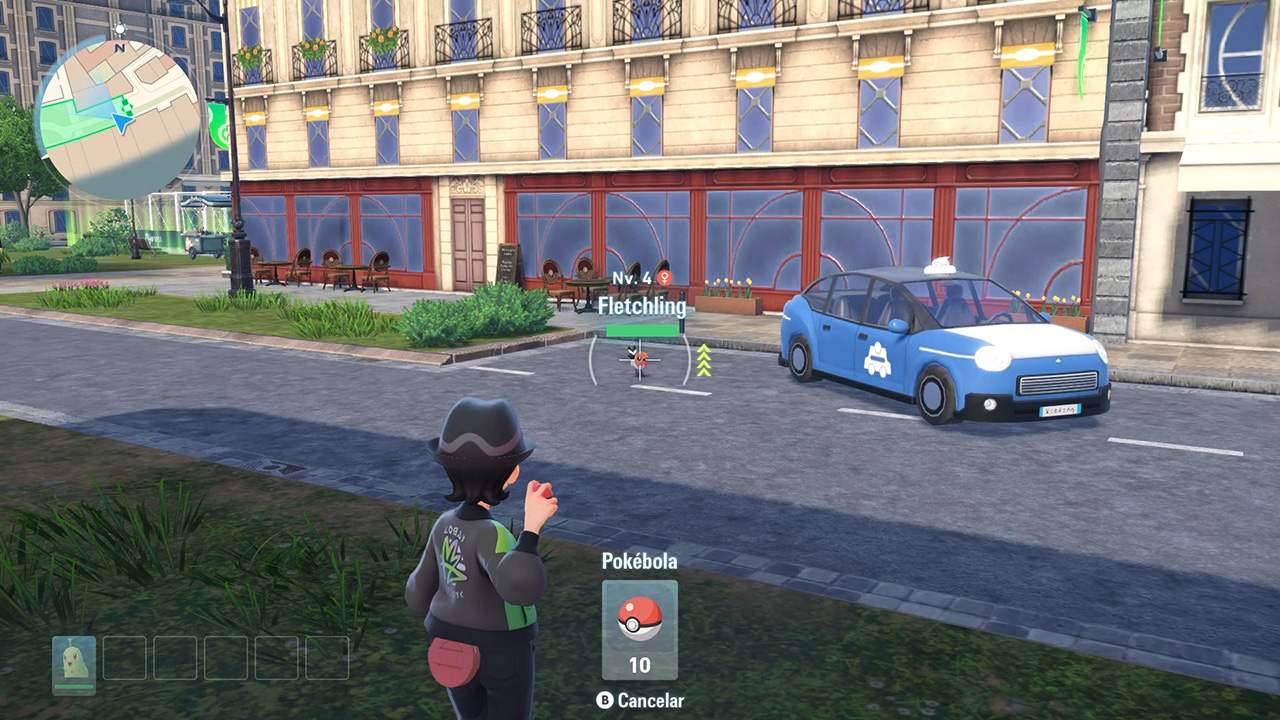
Task: Click the green landmark marker inside the minimap
Action: (126, 107)
